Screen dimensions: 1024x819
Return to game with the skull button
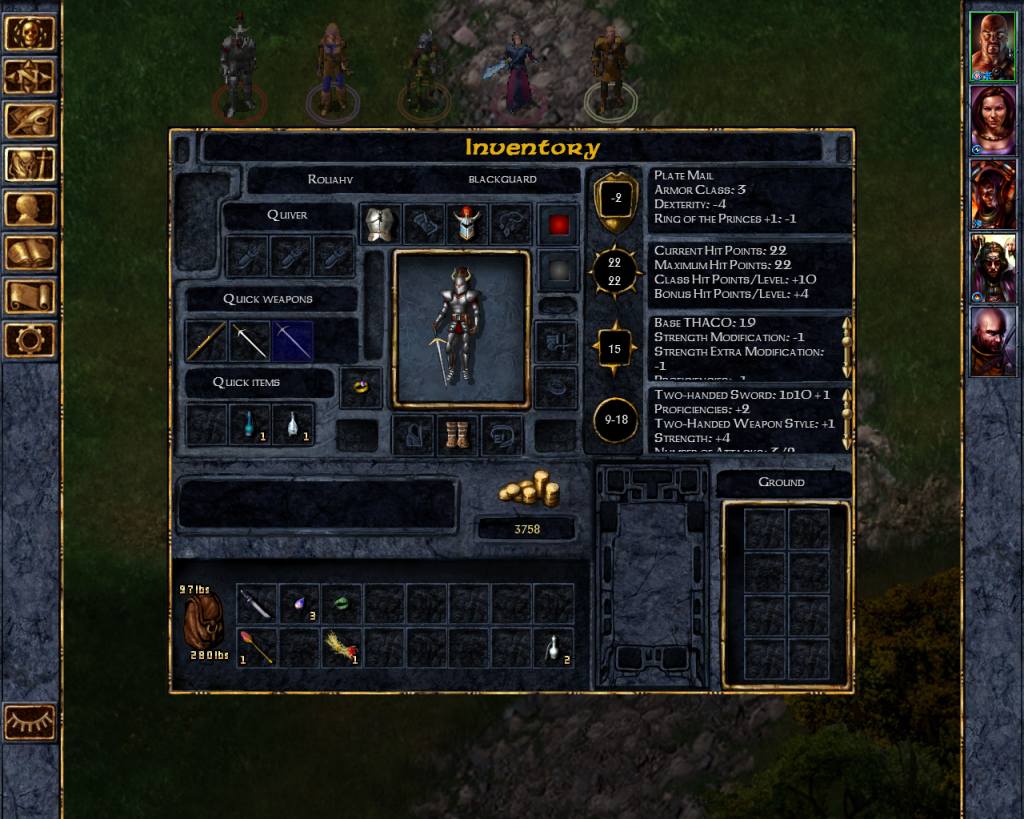(x=30, y=33)
